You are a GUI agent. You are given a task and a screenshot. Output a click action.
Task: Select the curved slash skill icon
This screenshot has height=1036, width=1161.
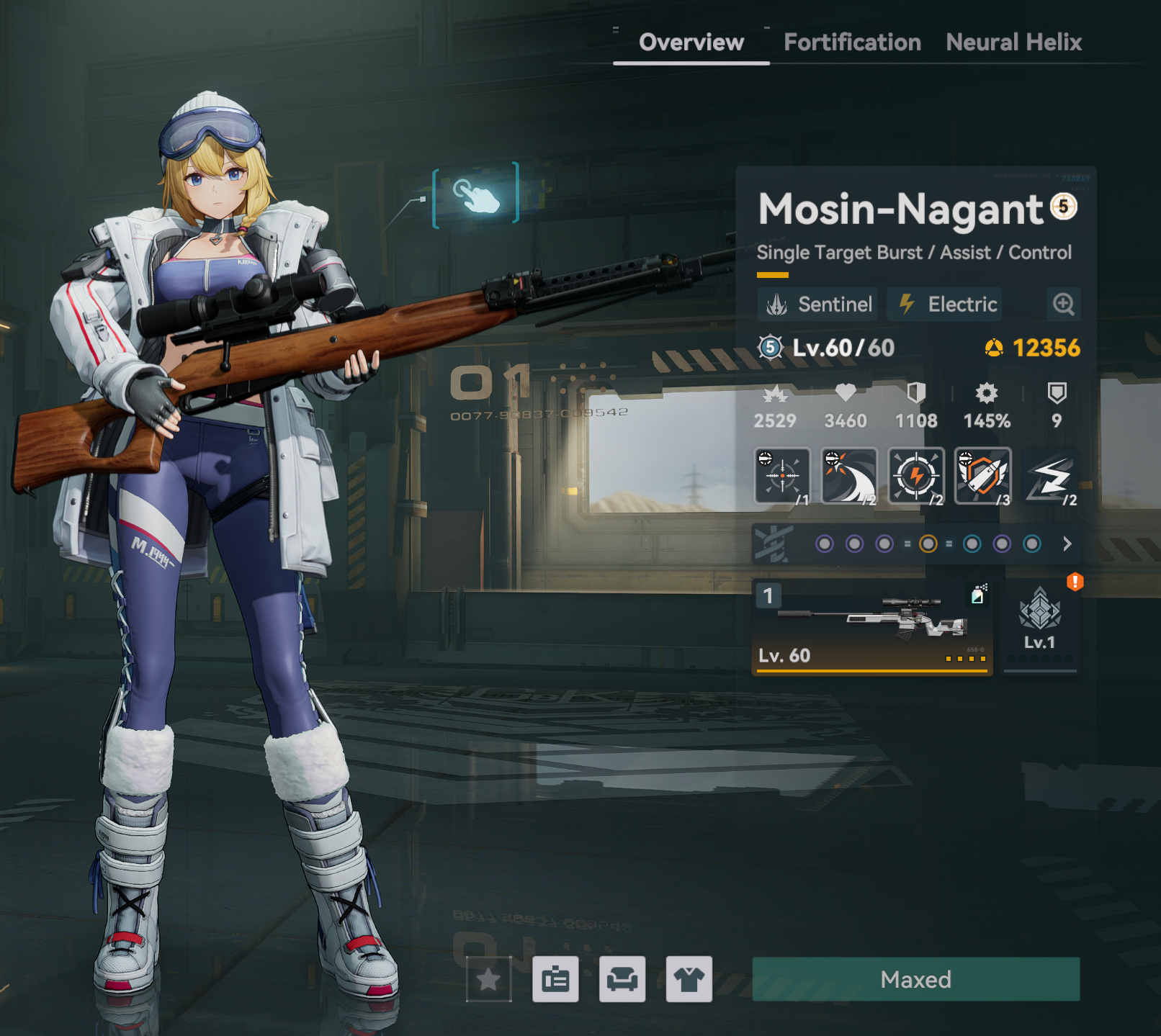pyautogui.click(x=849, y=476)
